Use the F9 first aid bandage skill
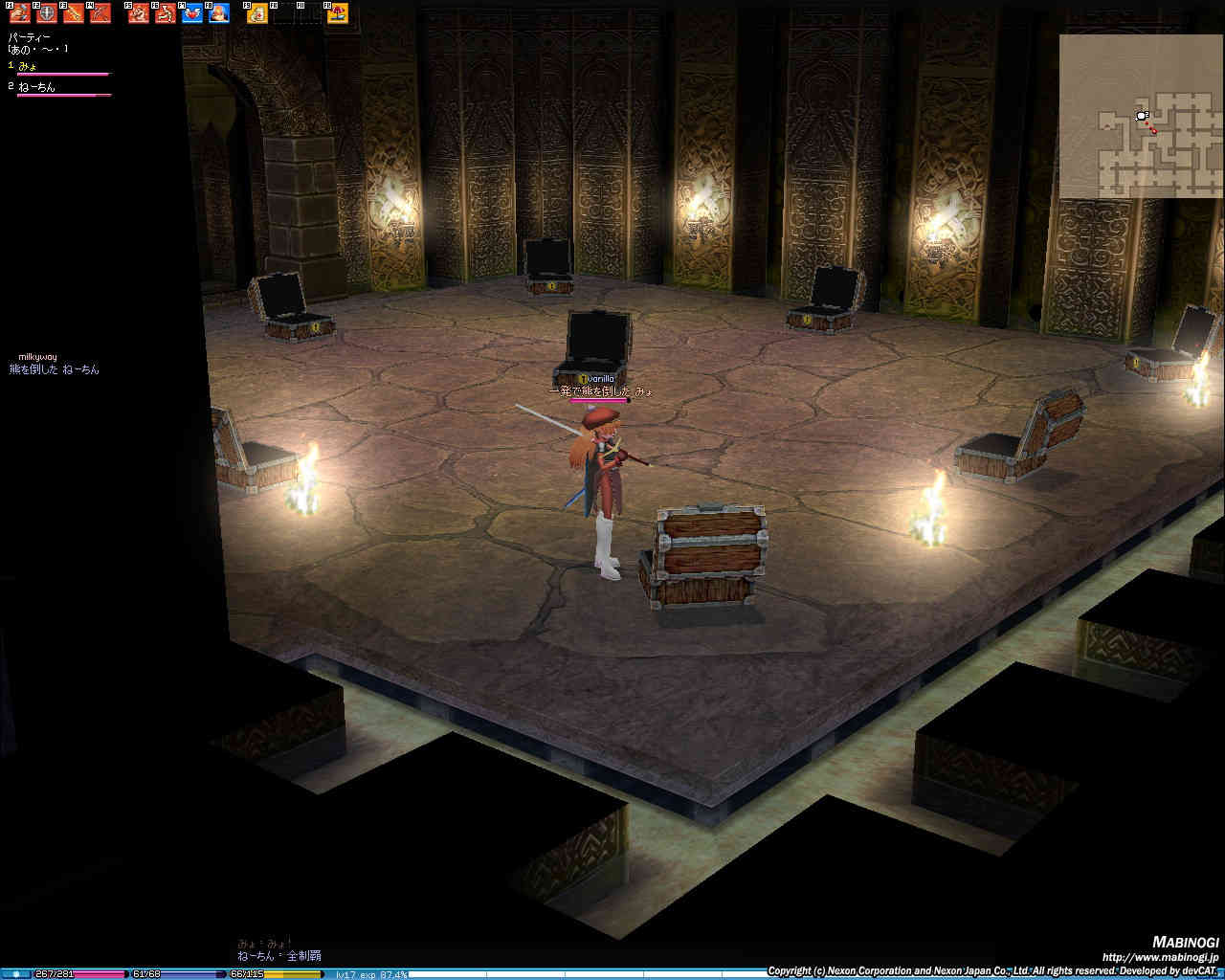The height and width of the screenshot is (980, 1225). coord(257,13)
